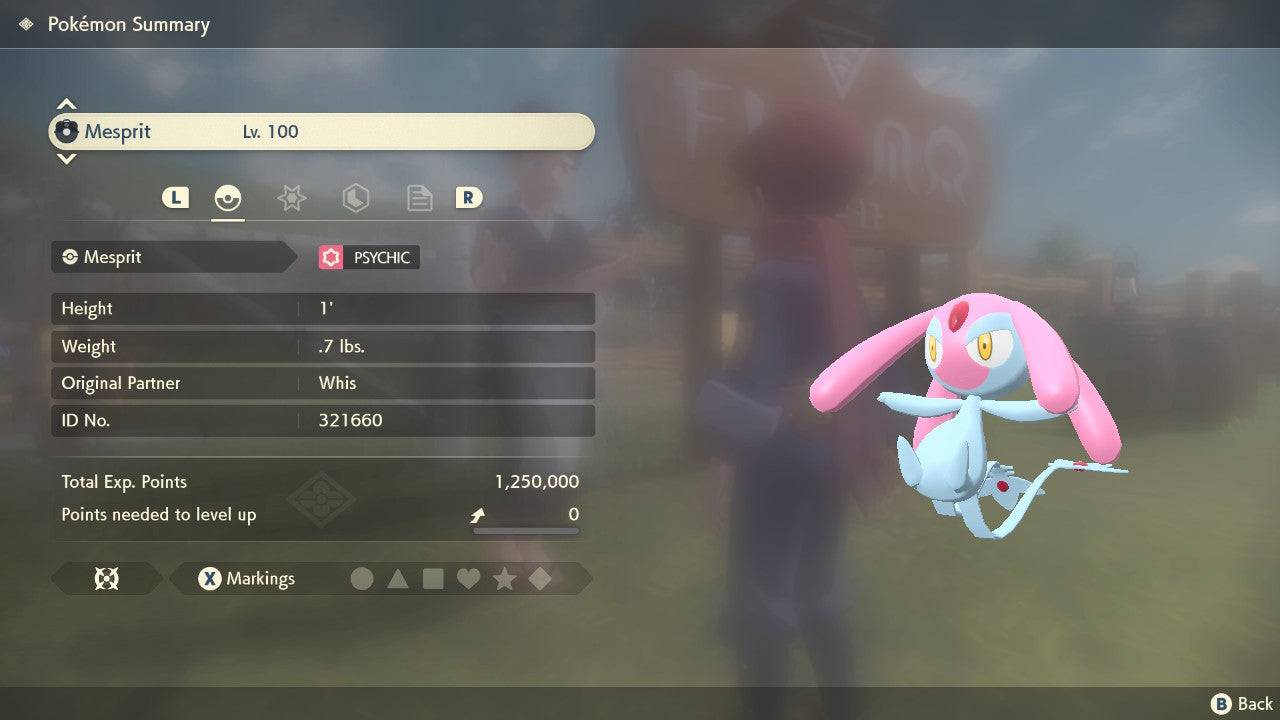The height and width of the screenshot is (720, 1280).
Task: Toggle the triangle marking
Action: click(398, 578)
